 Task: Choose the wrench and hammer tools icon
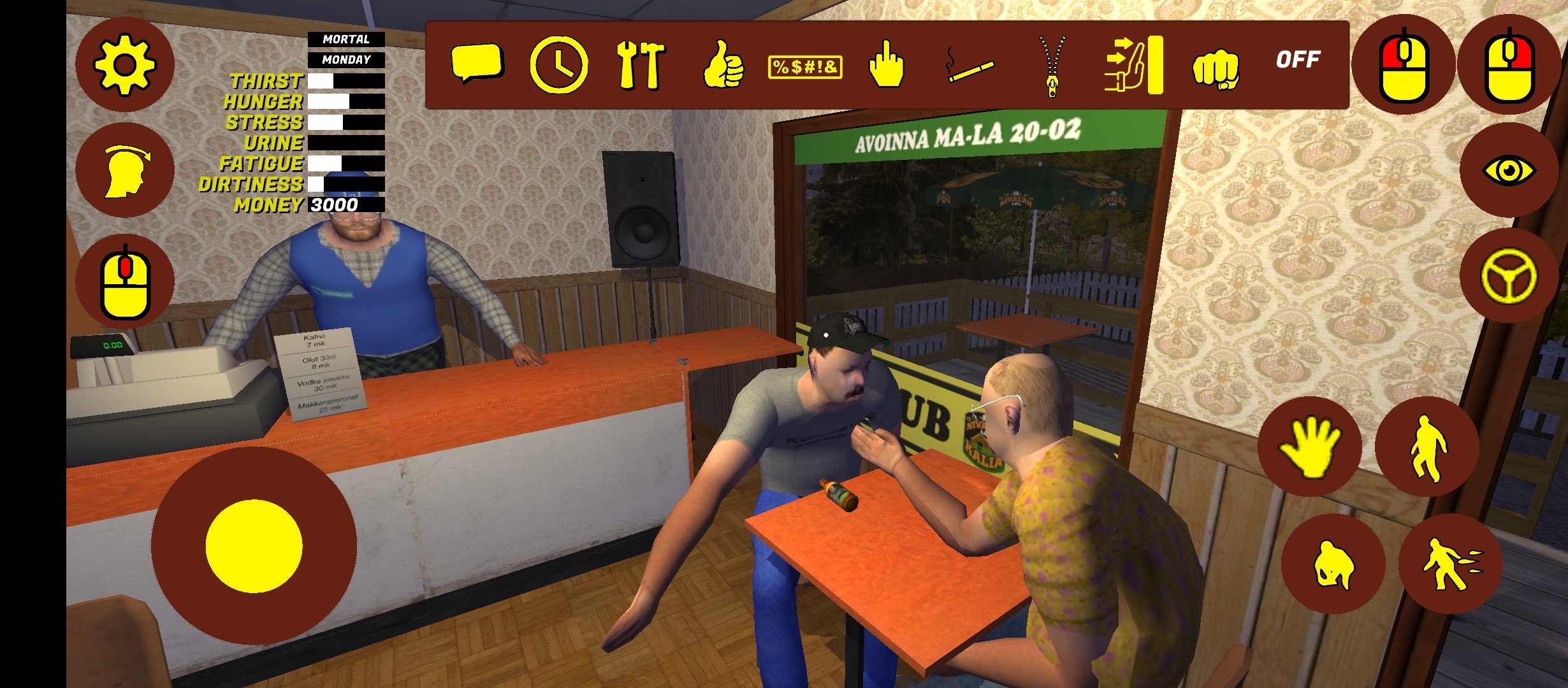coord(641,65)
